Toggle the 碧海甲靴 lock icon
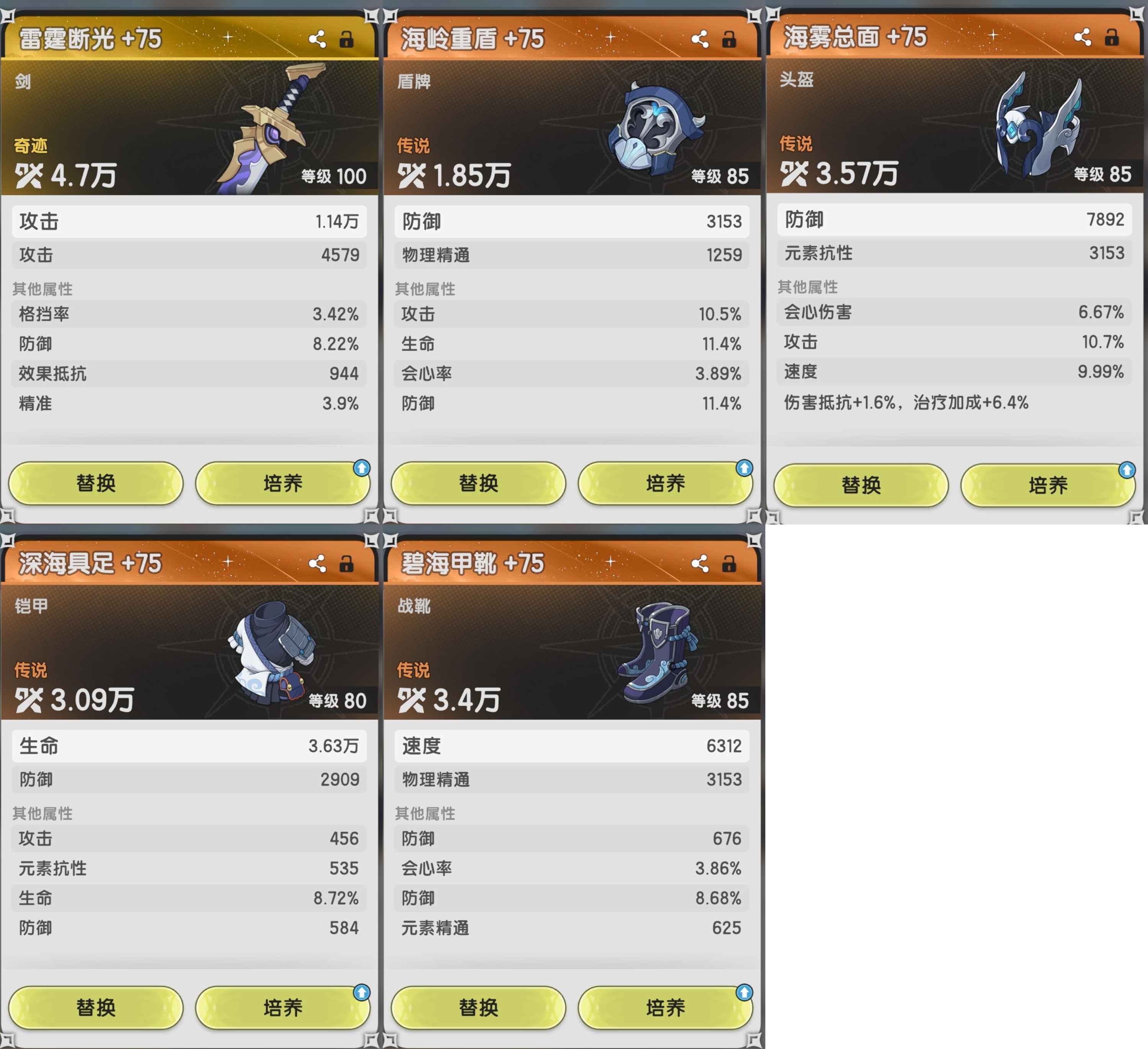1148x1049 pixels. pyautogui.click(x=729, y=564)
